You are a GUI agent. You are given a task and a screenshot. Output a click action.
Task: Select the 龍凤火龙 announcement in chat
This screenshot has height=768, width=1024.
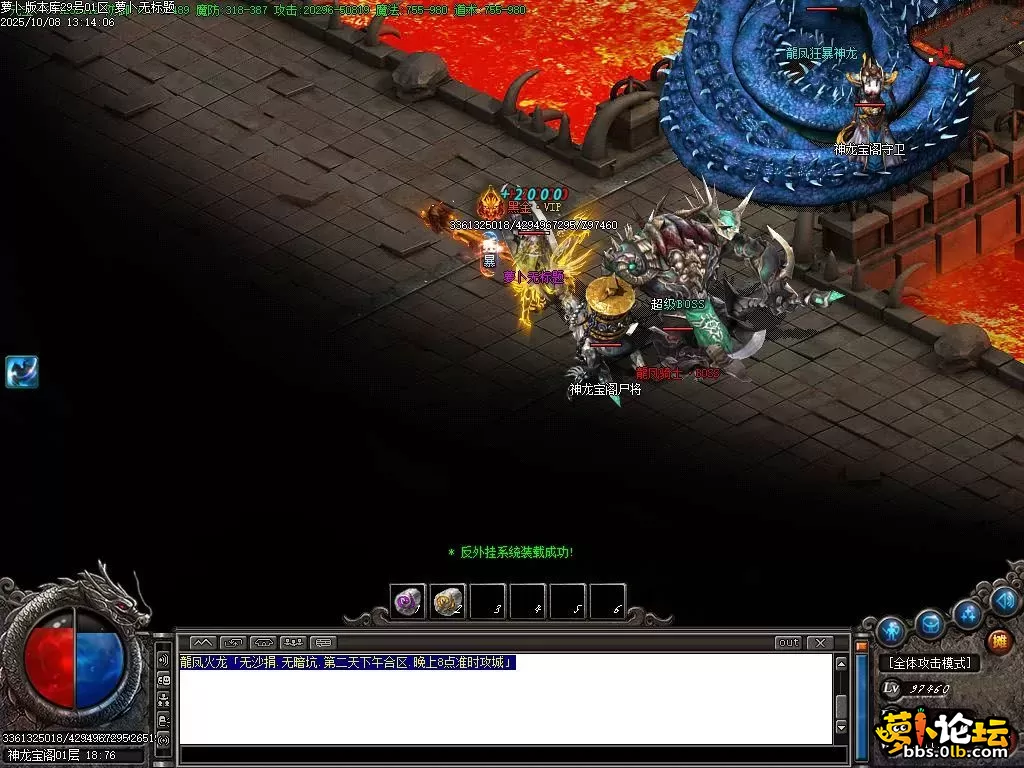coord(347,662)
